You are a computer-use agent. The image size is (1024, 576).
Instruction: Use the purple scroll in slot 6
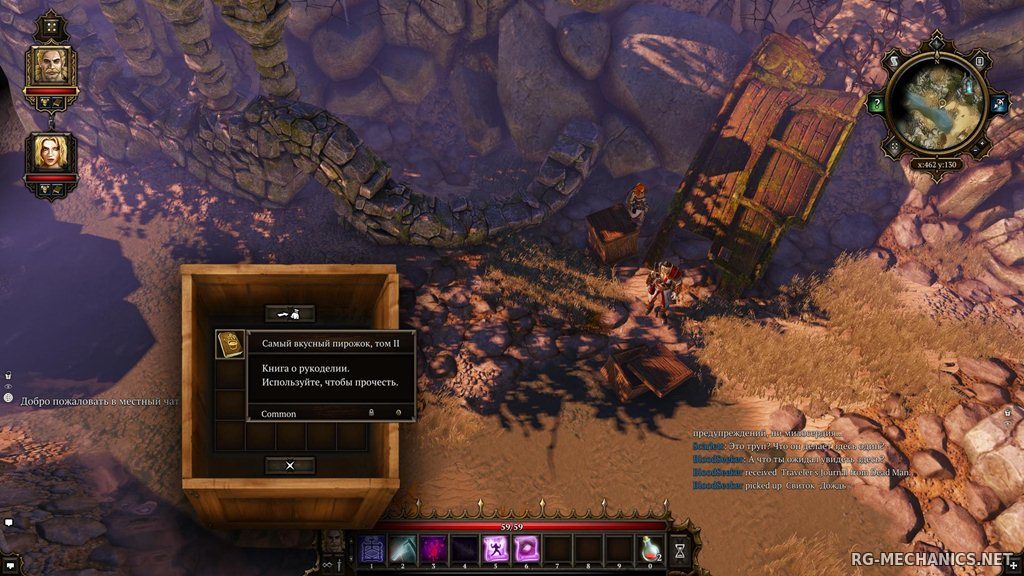525,548
